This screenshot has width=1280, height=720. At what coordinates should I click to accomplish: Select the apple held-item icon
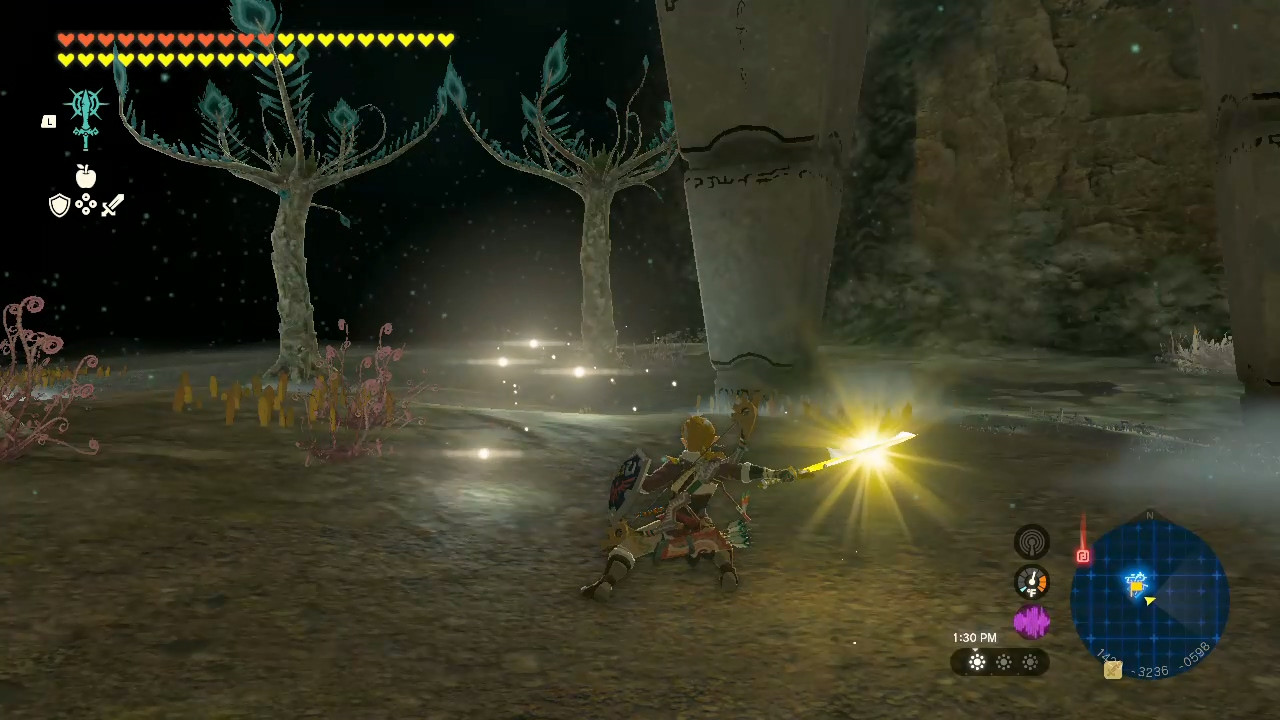point(86,177)
